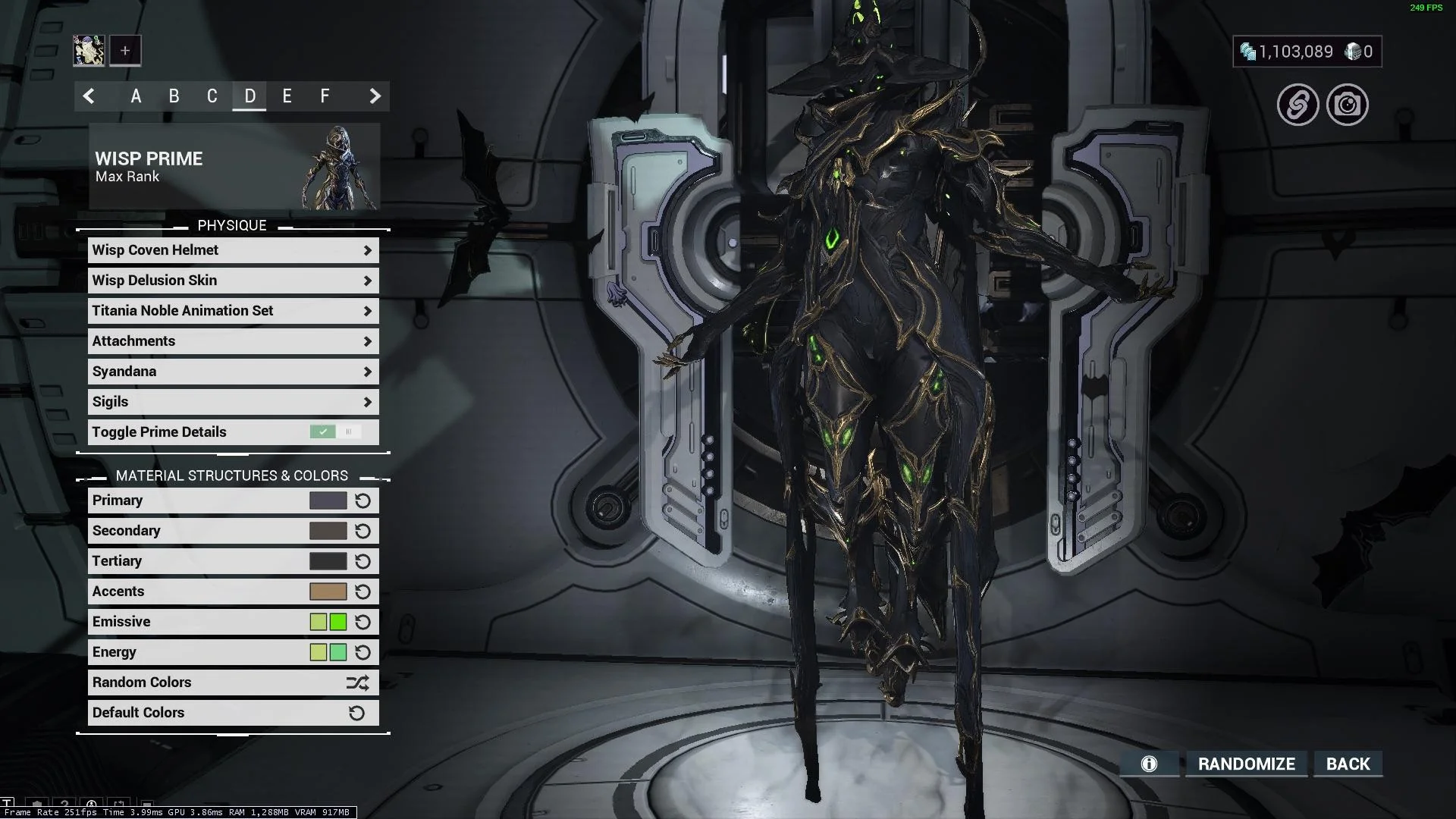Switch to appearance config tab A
1456x819 pixels.
tap(136, 96)
